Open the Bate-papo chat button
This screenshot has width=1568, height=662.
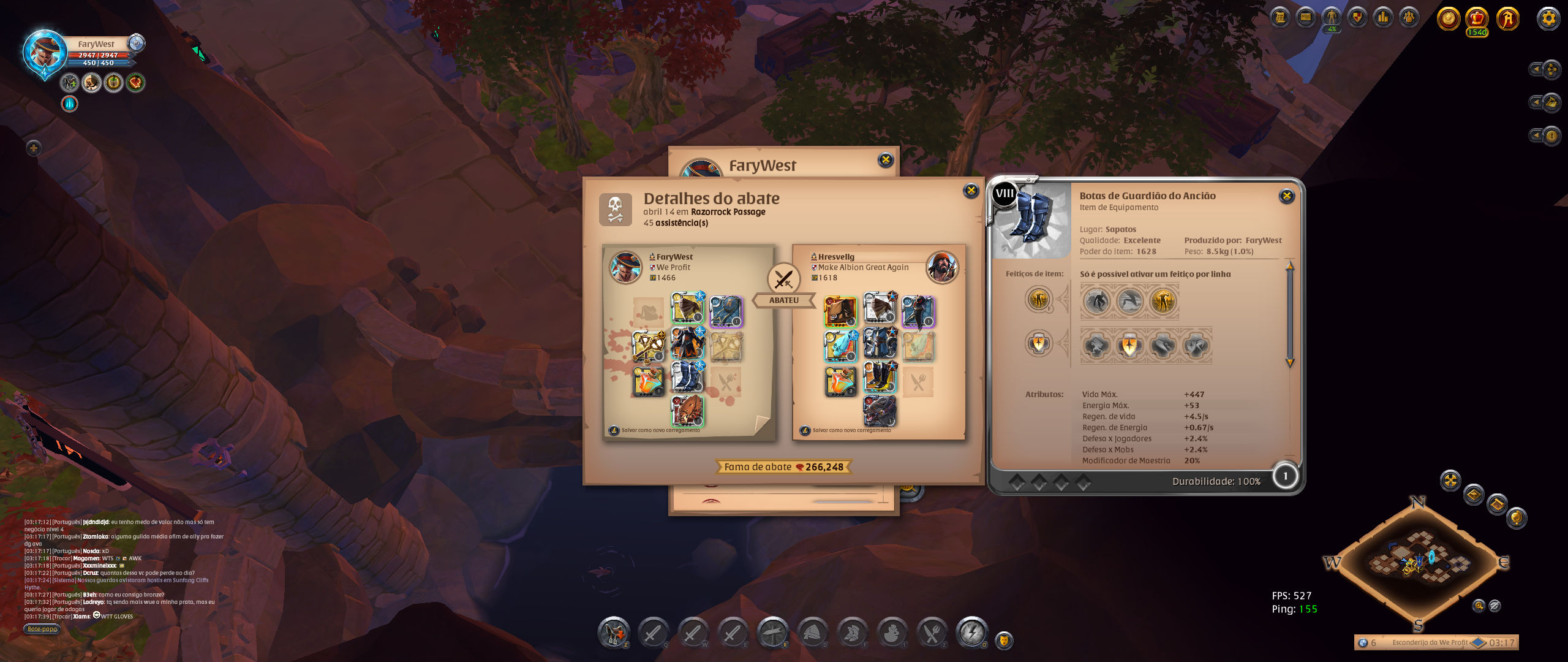coord(42,629)
